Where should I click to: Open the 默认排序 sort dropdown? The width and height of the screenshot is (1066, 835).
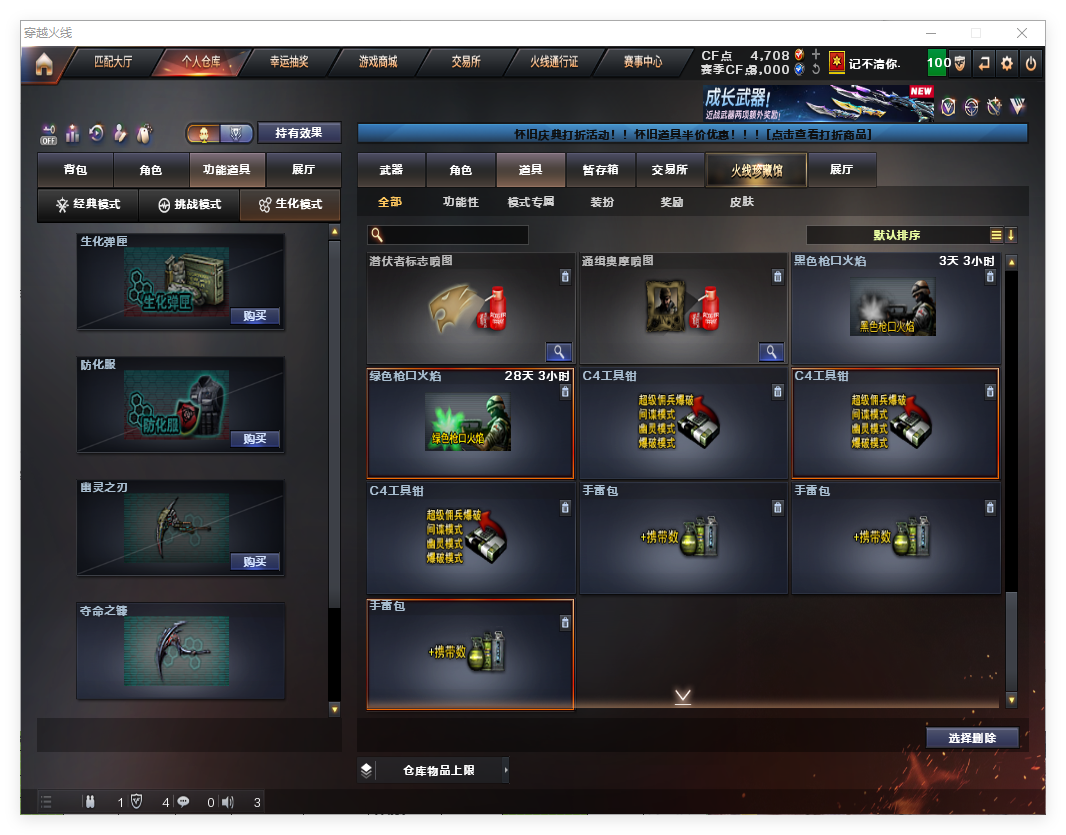pyautogui.click(x=897, y=235)
